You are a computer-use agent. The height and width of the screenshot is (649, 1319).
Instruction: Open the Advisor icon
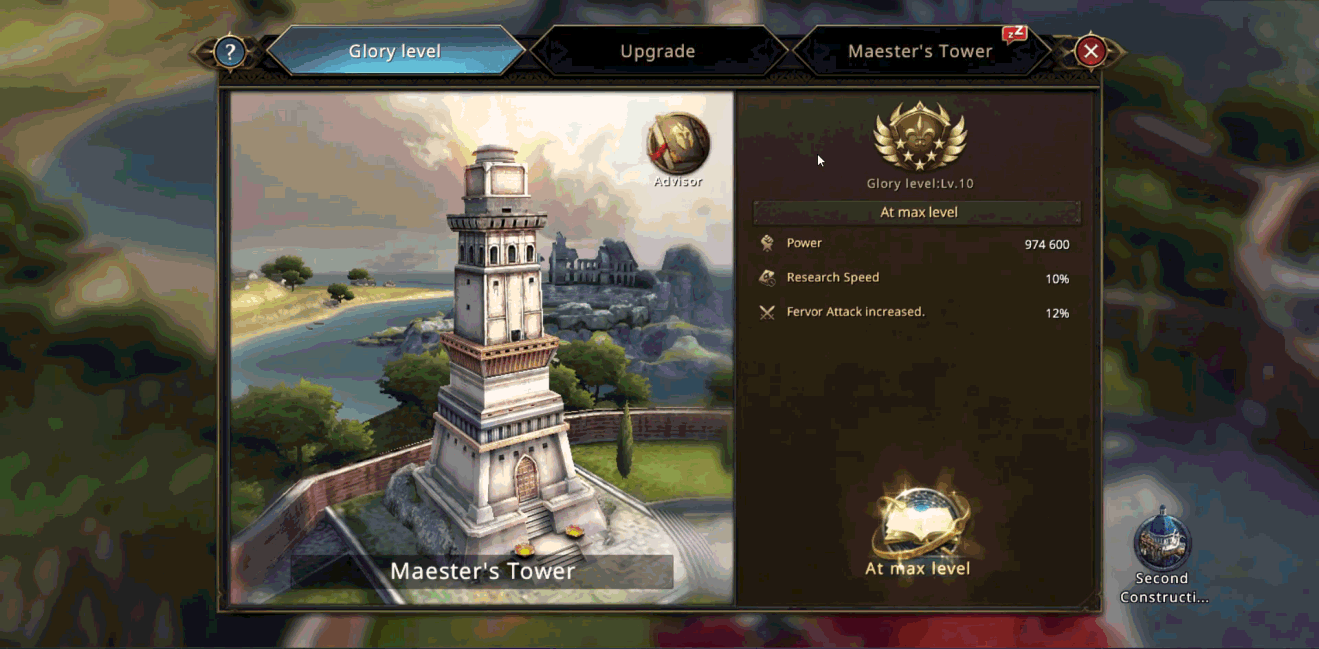pyautogui.click(x=678, y=145)
